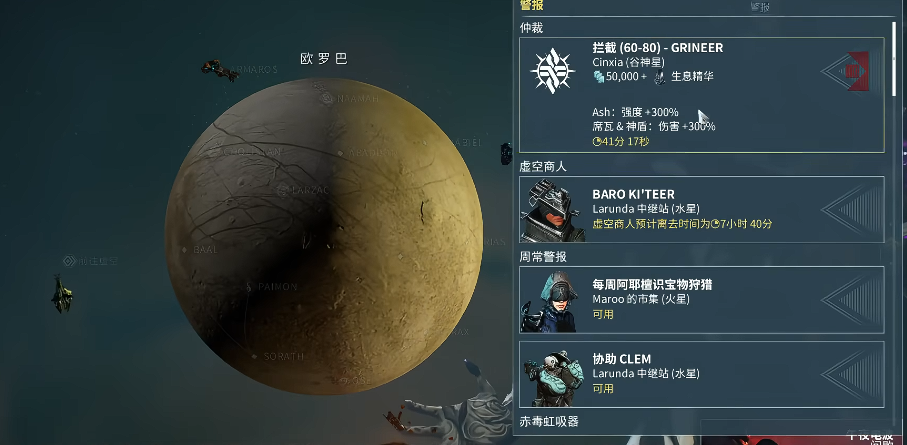
Task: Open the GRINEER interception arbitration mission
Action: coord(700,95)
